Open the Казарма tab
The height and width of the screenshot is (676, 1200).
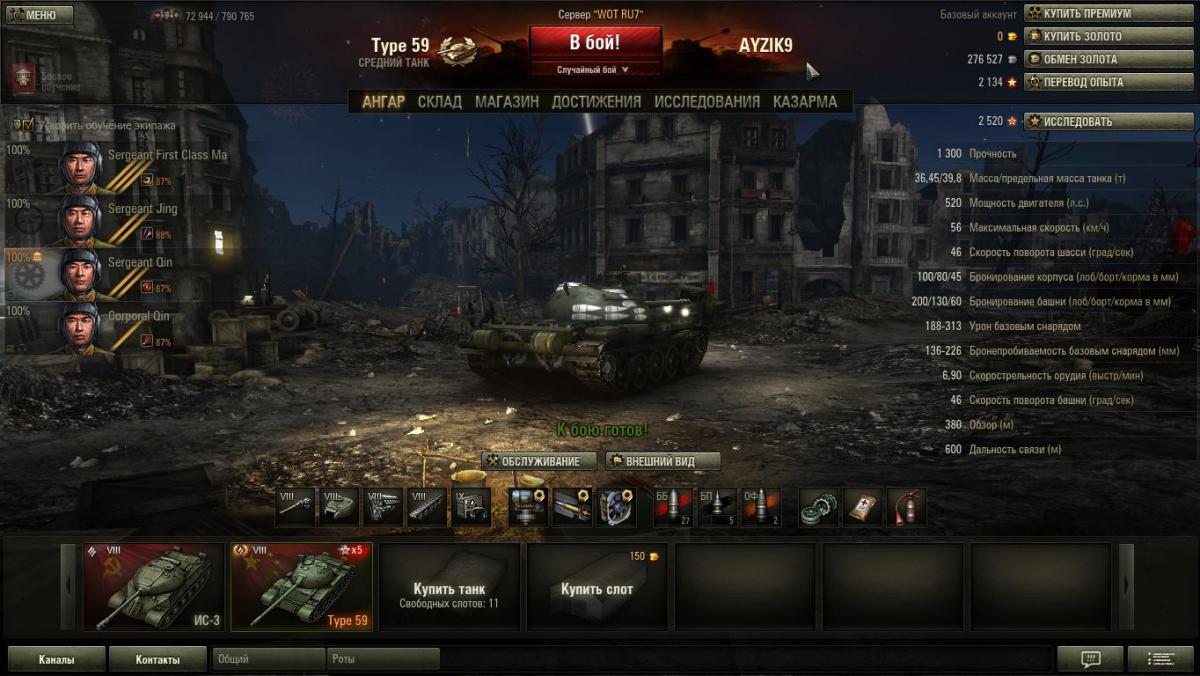pos(805,101)
